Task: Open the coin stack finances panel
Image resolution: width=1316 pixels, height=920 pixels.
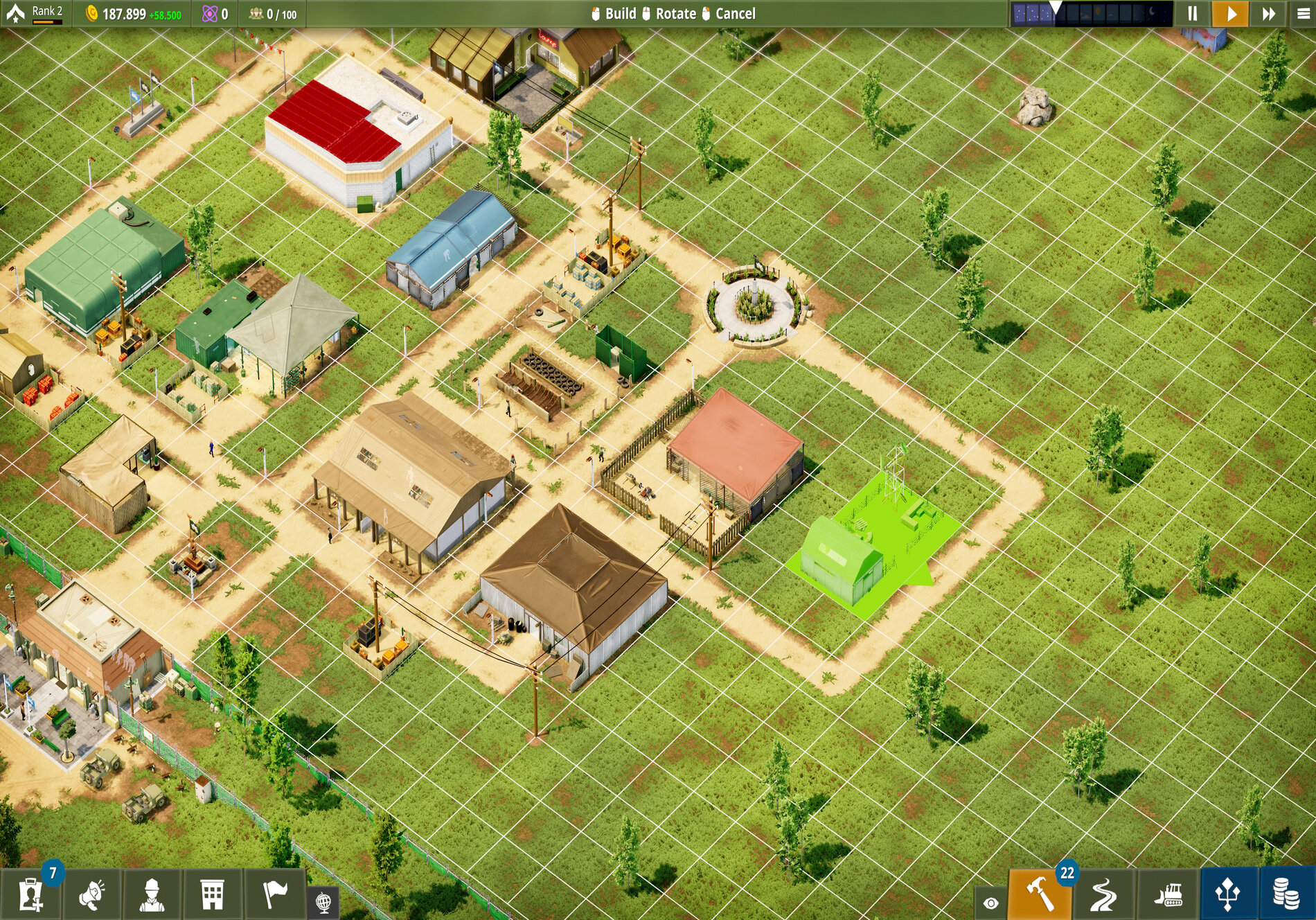Action: tap(1286, 894)
